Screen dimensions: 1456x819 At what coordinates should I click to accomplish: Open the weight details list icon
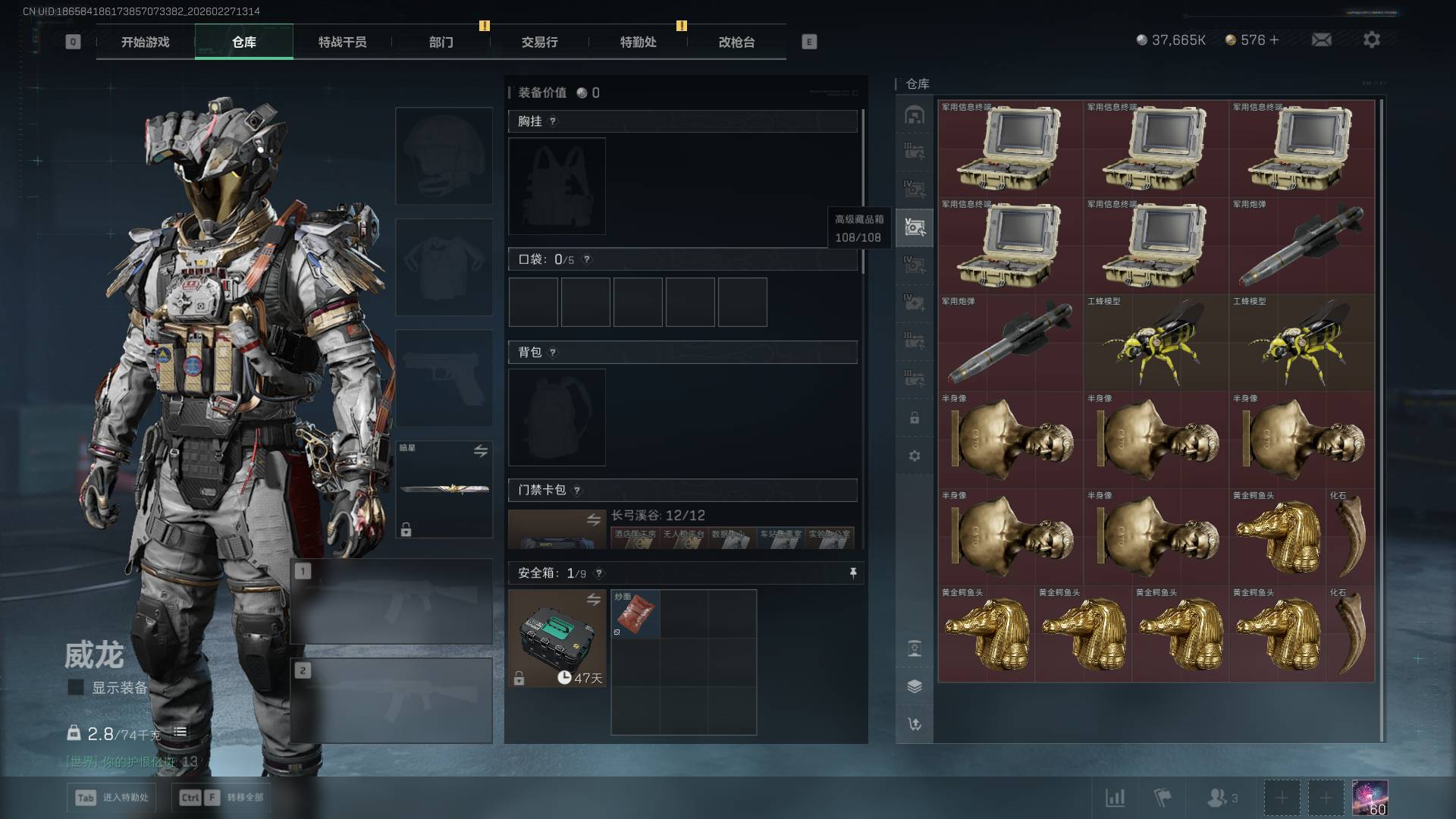pyautogui.click(x=180, y=732)
